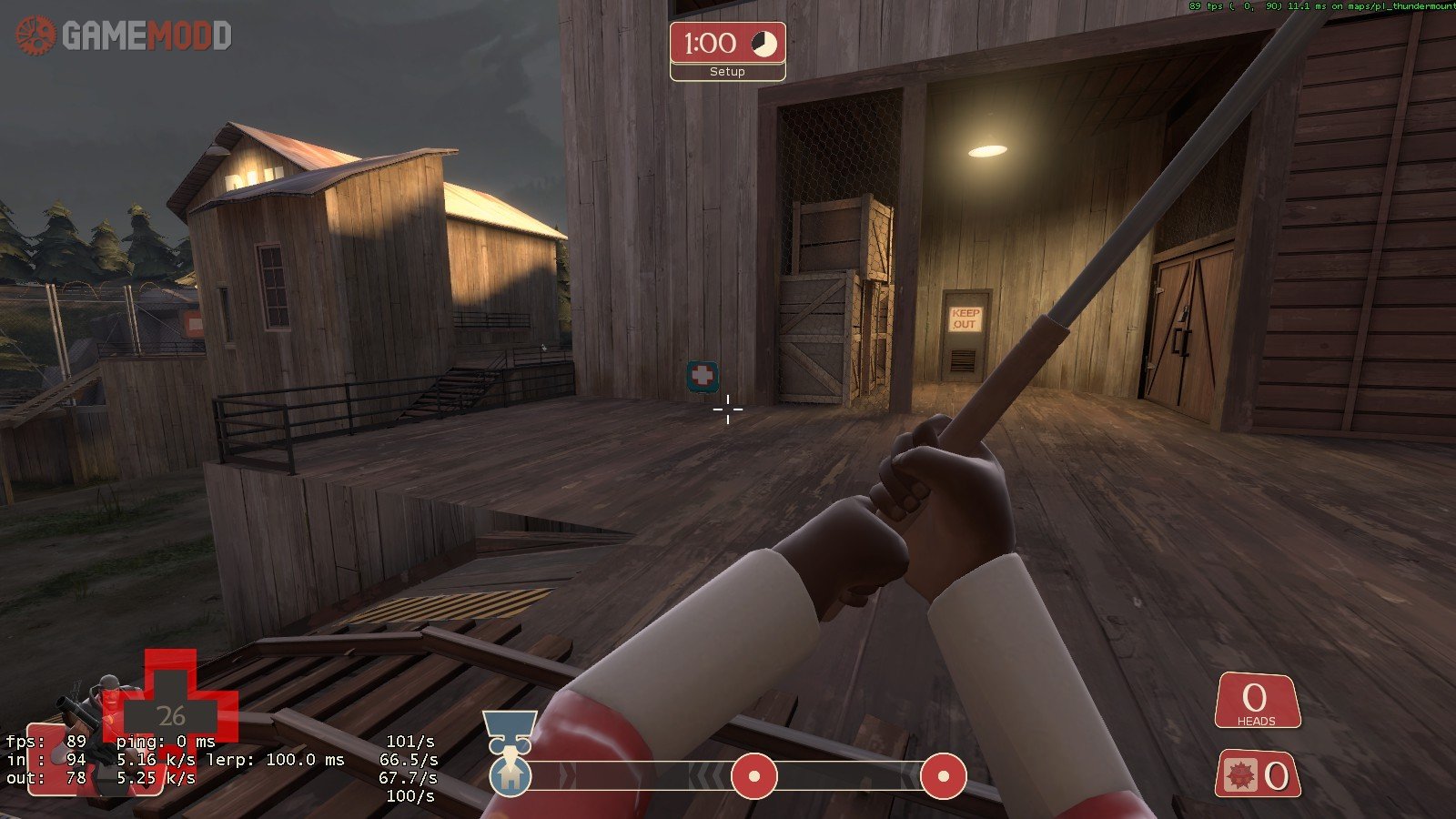Screen dimensions: 1456x819
Task: Select the middle red checkpoint marker
Action: pyautogui.click(x=754, y=776)
